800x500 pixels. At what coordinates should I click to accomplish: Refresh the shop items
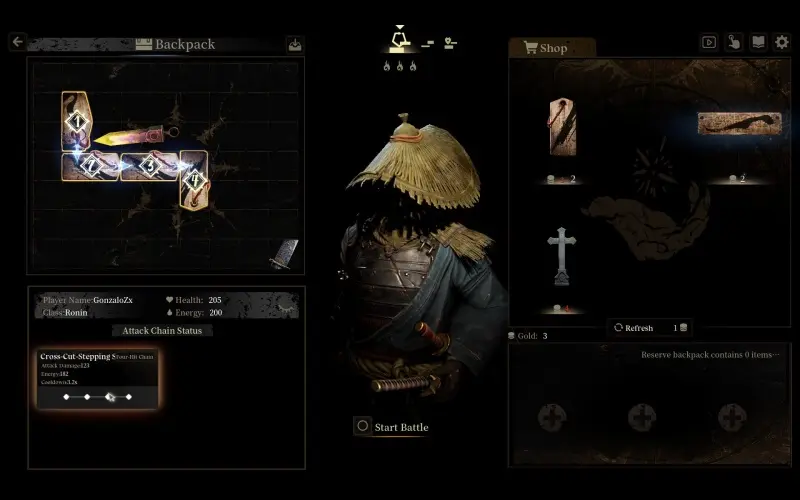click(x=639, y=328)
